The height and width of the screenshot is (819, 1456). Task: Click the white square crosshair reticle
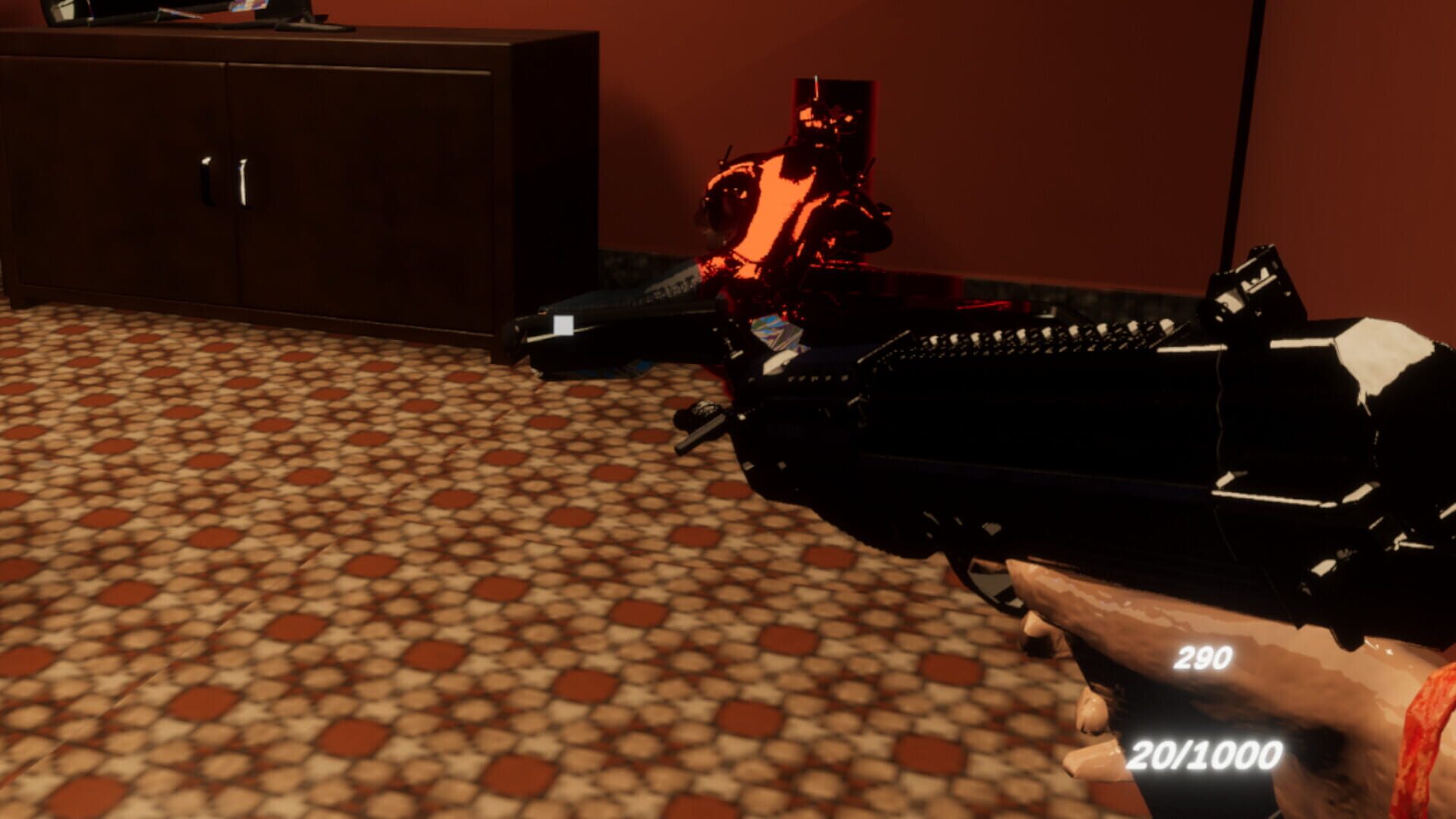click(x=565, y=326)
